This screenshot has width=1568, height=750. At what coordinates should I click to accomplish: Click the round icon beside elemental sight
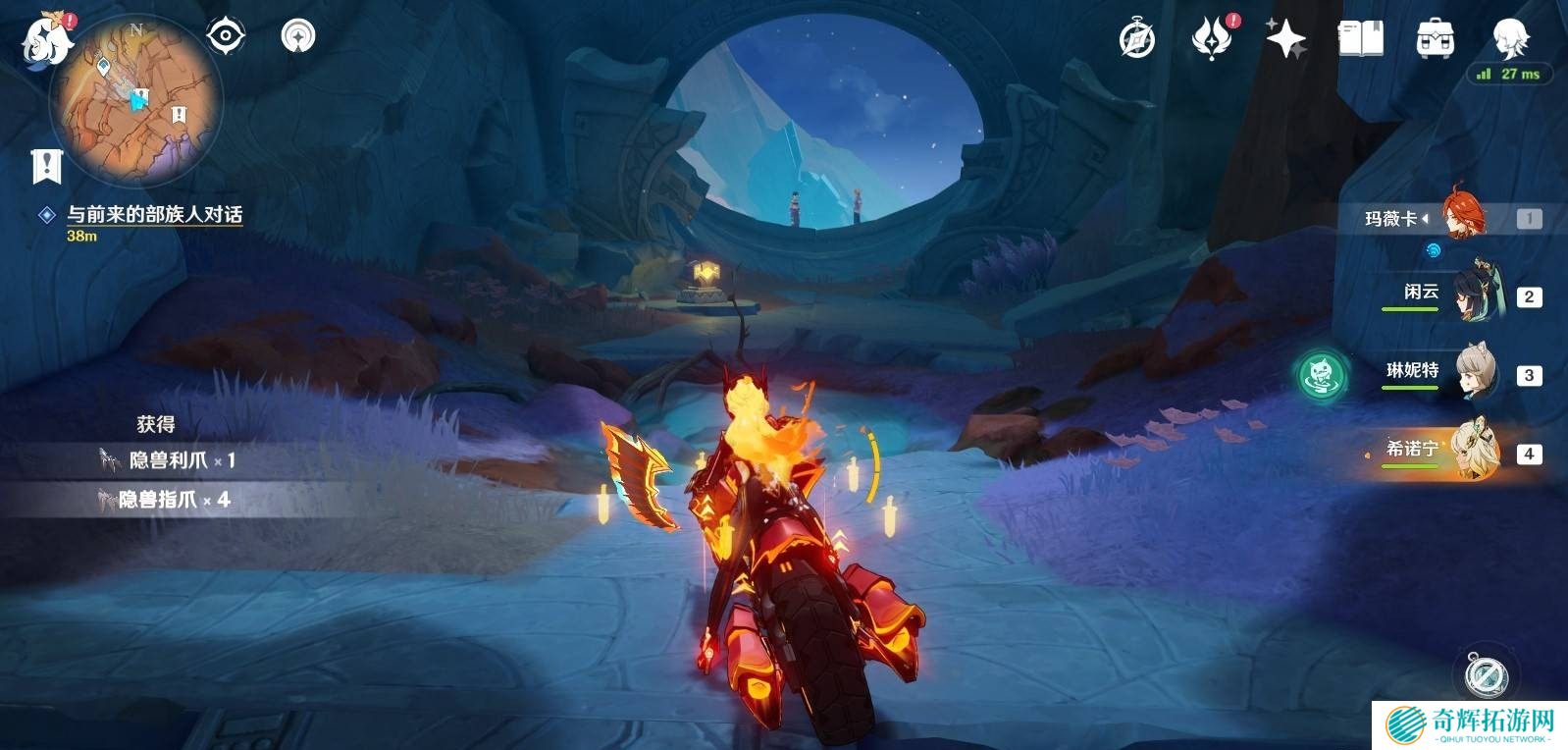pos(298,36)
